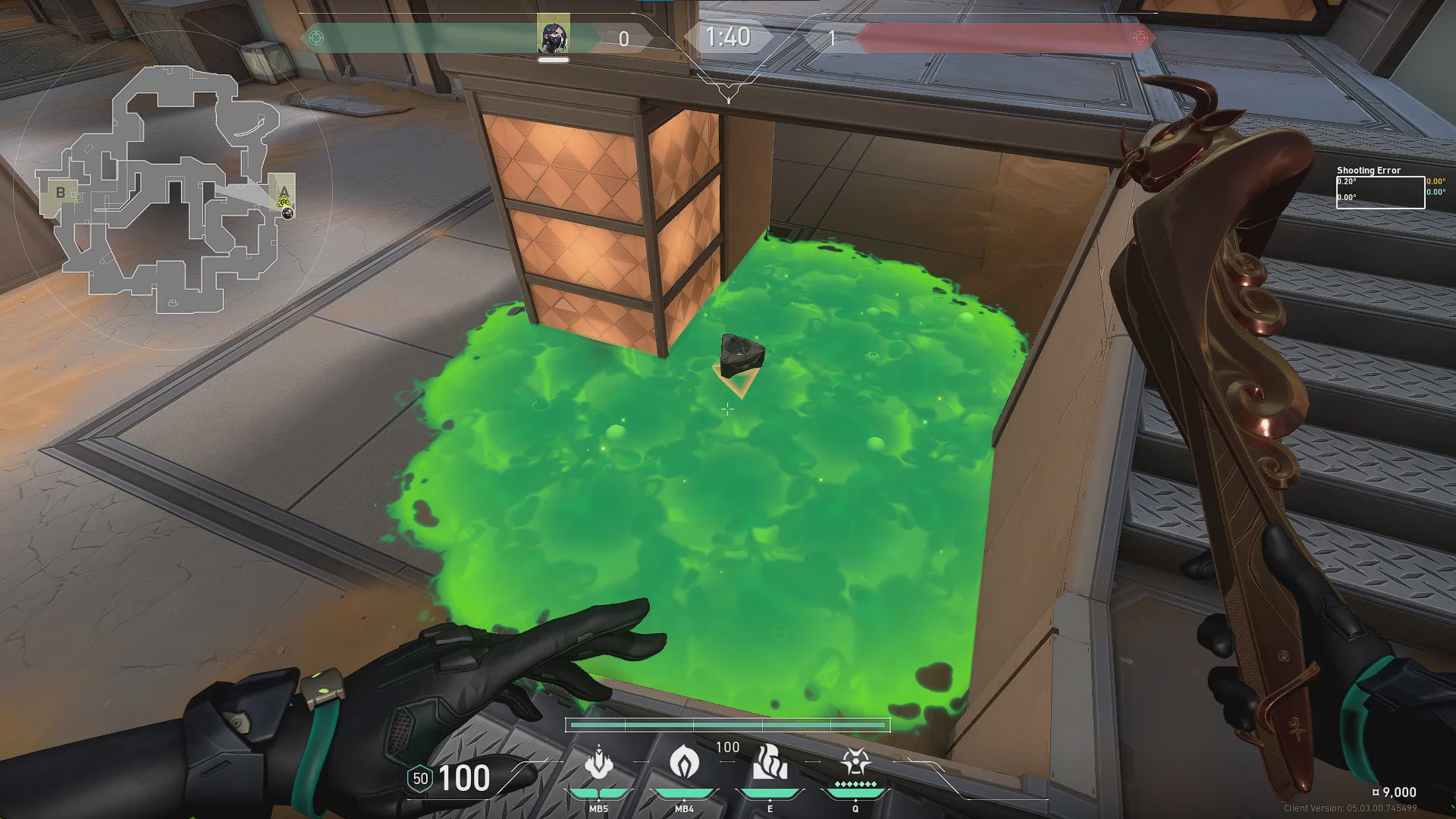Image resolution: width=1456 pixels, height=819 pixels.
Task: Select the A site marker on minimap
Action: tap(284, 191)
